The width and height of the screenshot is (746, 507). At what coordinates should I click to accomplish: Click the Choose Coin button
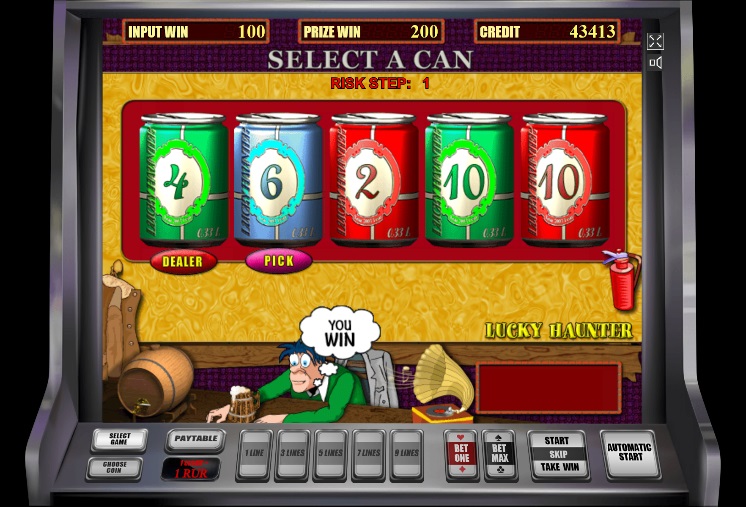click(119, 467)
